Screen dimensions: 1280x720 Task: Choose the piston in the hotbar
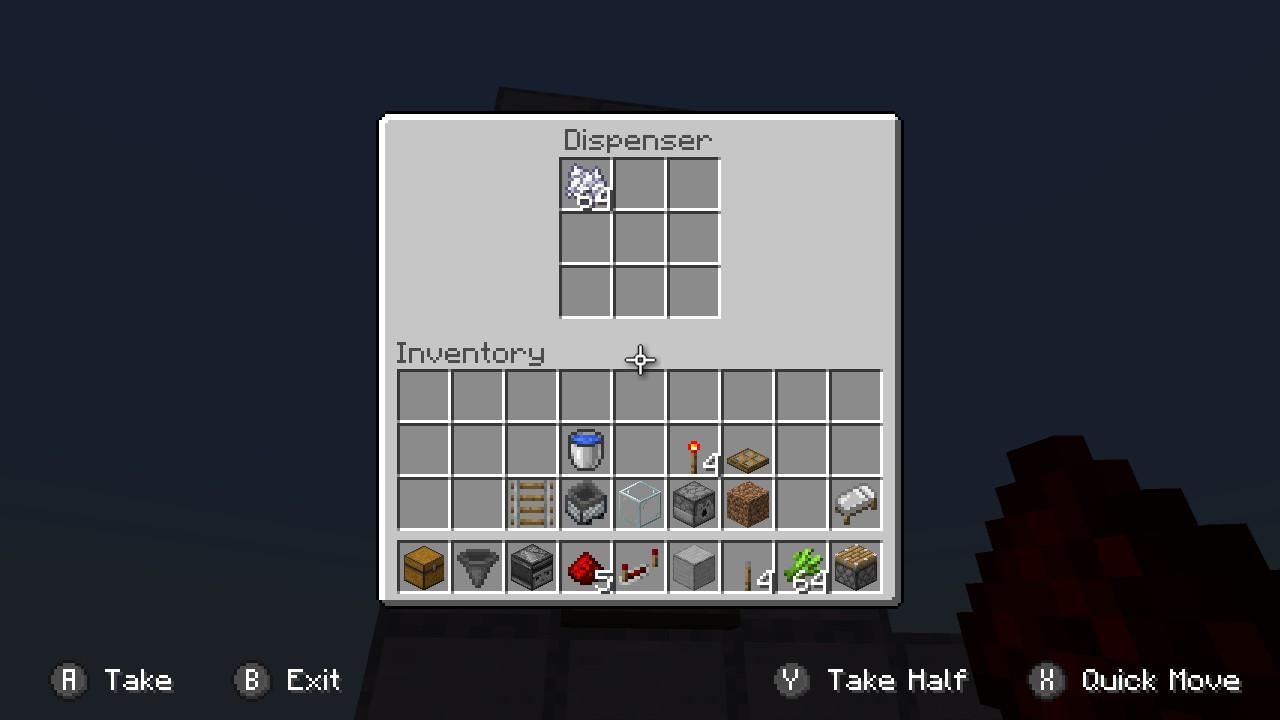(x=856, y=568)
